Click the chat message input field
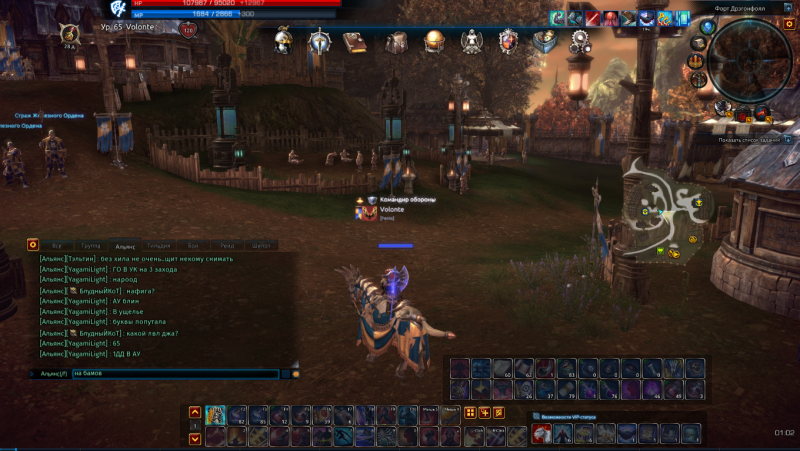The image size is (800, 451). [178, 374]
